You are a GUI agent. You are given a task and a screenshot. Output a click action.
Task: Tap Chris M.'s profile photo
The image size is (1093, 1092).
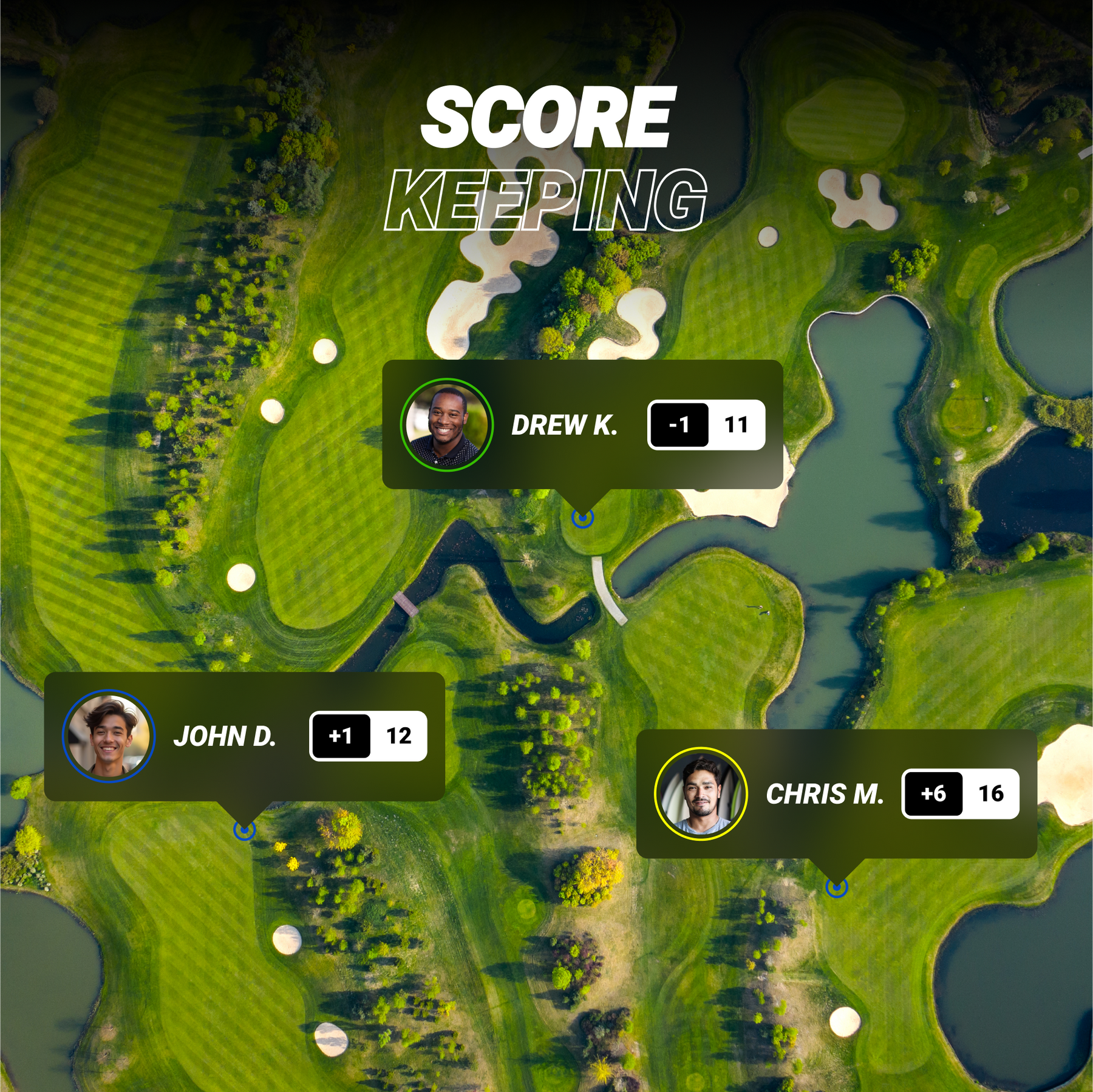pyautogui.click(x=701, y=794)
